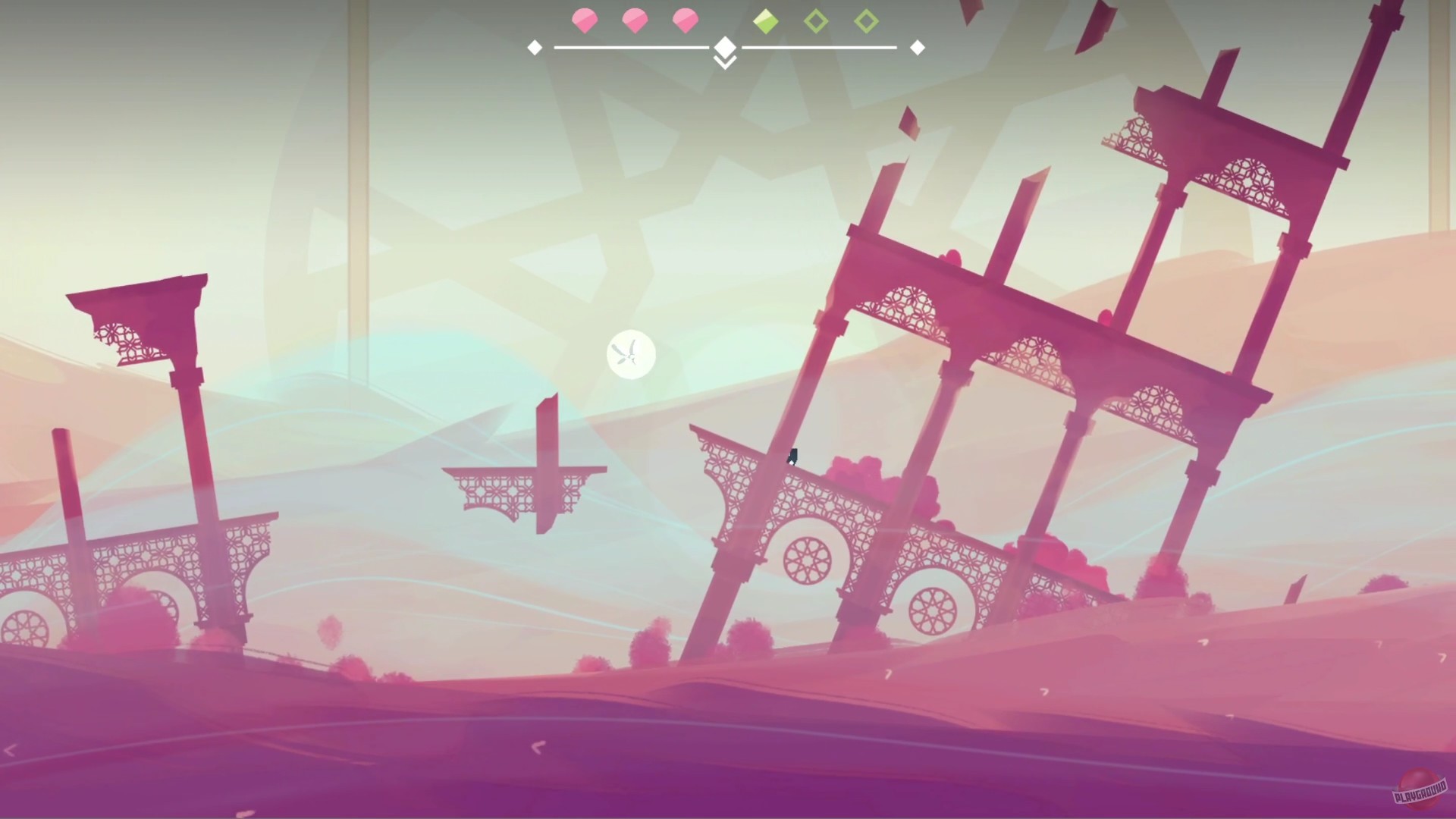This screenshot has width=1456, height=819.
Task: Switch to the green diamond section of the HUD
Action: pyautogui.click(x=817, y=21)
